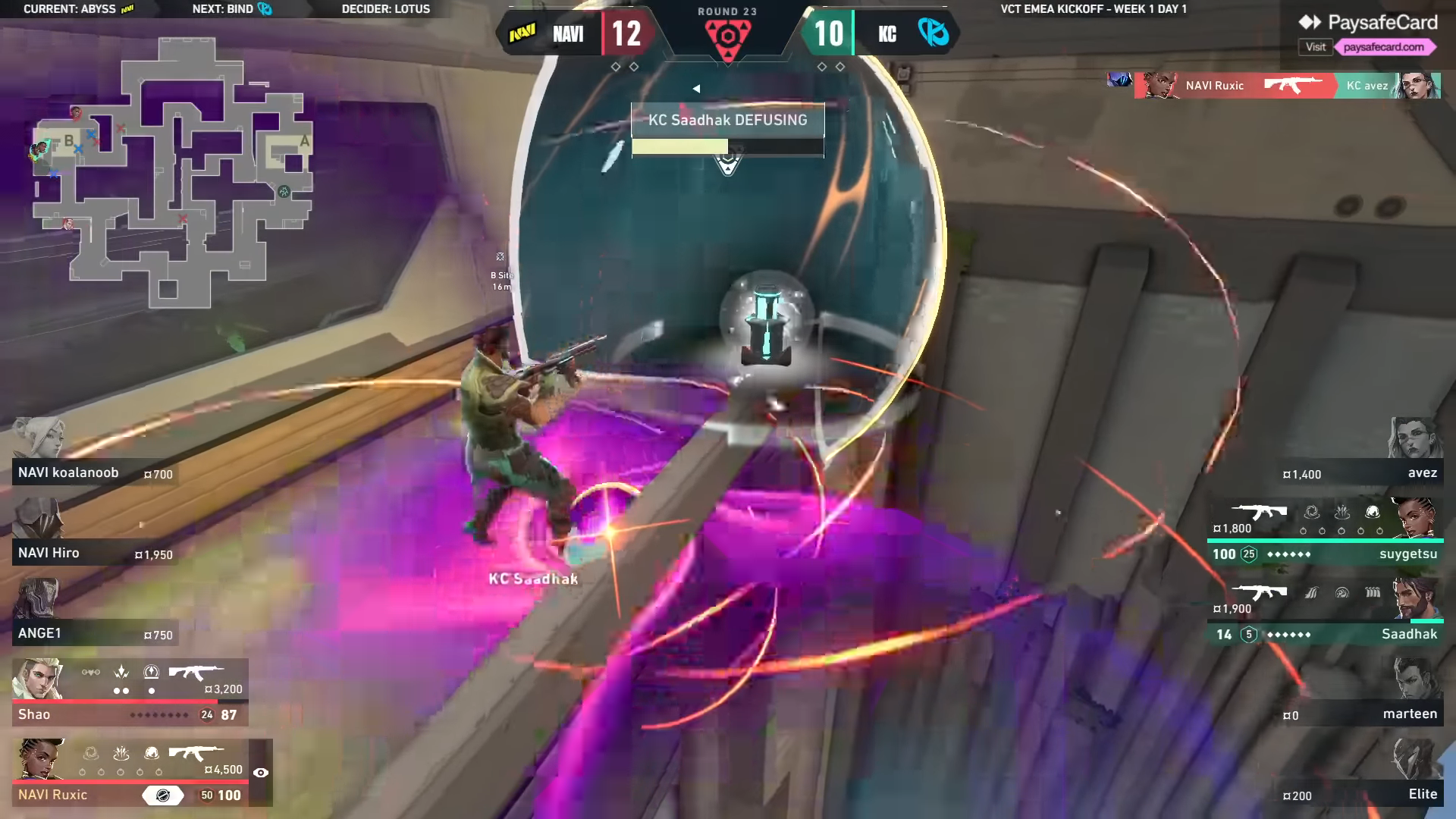Click the minimap of the Abyss map
Viewport: 1456px width, 819px height.
173,173
